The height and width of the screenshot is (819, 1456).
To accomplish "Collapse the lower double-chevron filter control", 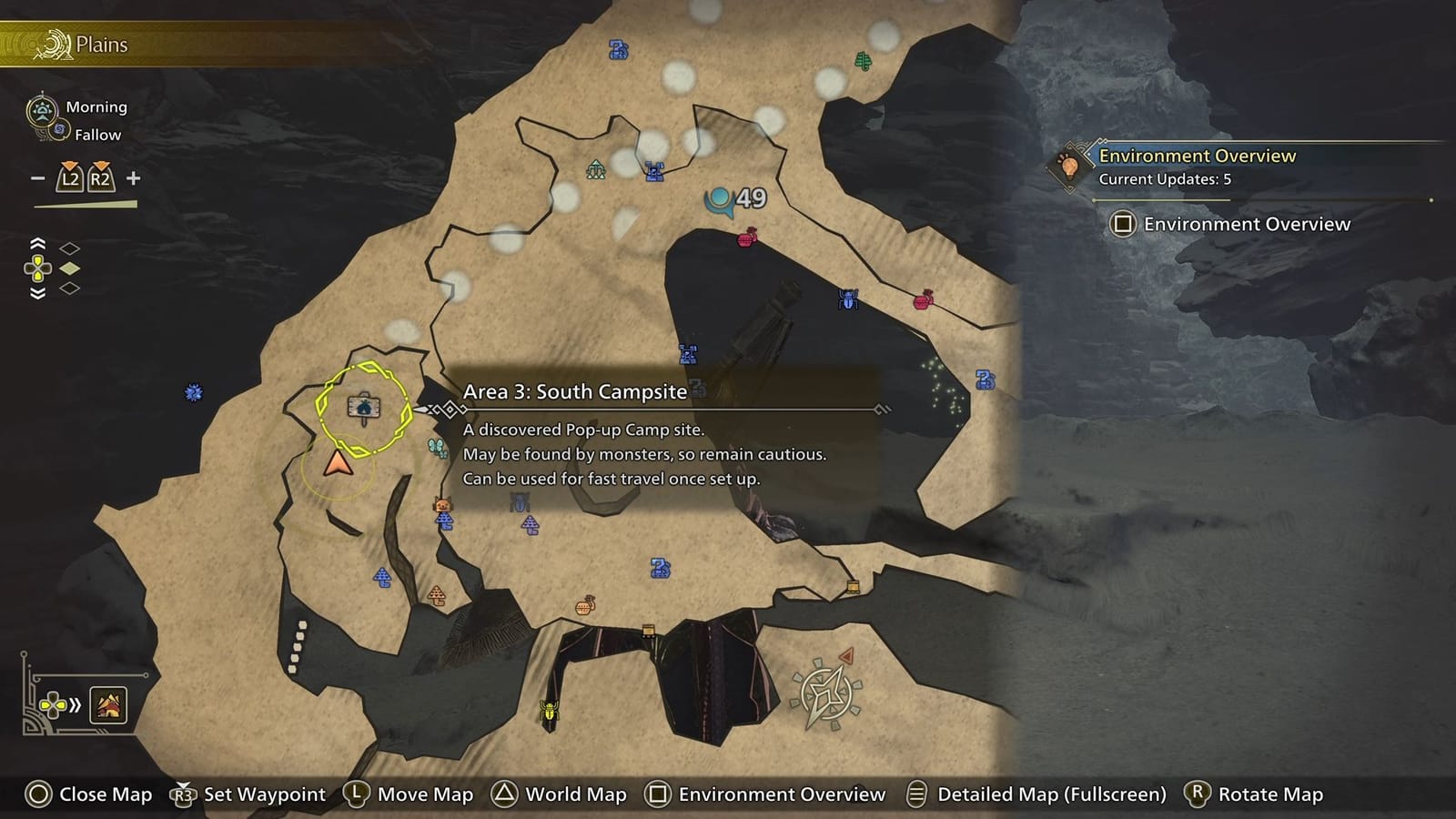I will (37, 293).
